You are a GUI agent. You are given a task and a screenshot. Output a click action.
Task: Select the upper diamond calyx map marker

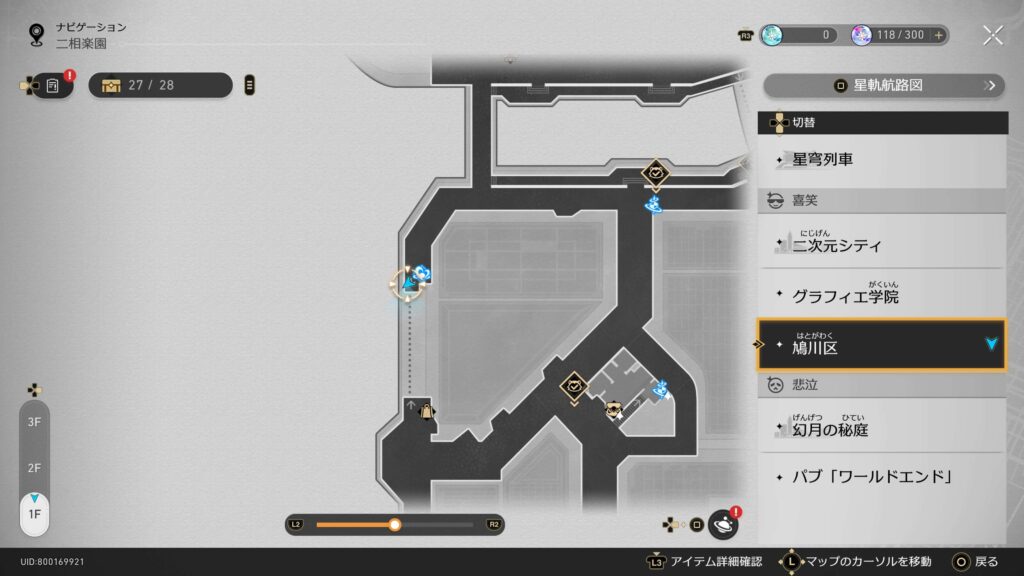pyautogui.click(x=655, y=173)
